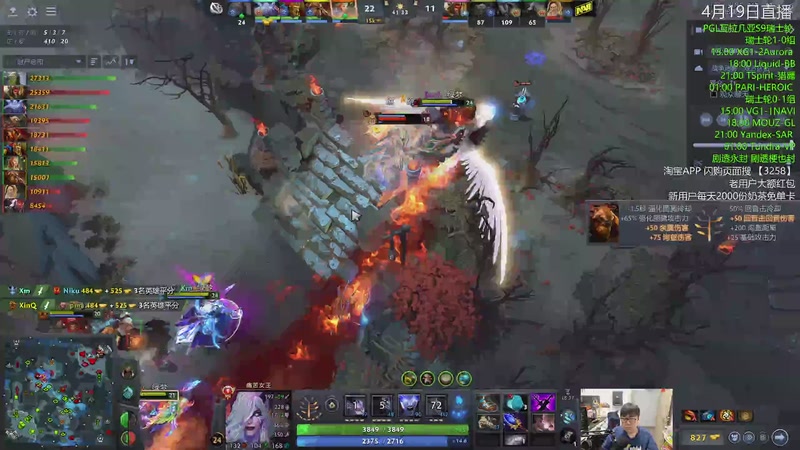Click the Team Spirit logo in the top bar
800x450 pixels.
tap(217, 8)
